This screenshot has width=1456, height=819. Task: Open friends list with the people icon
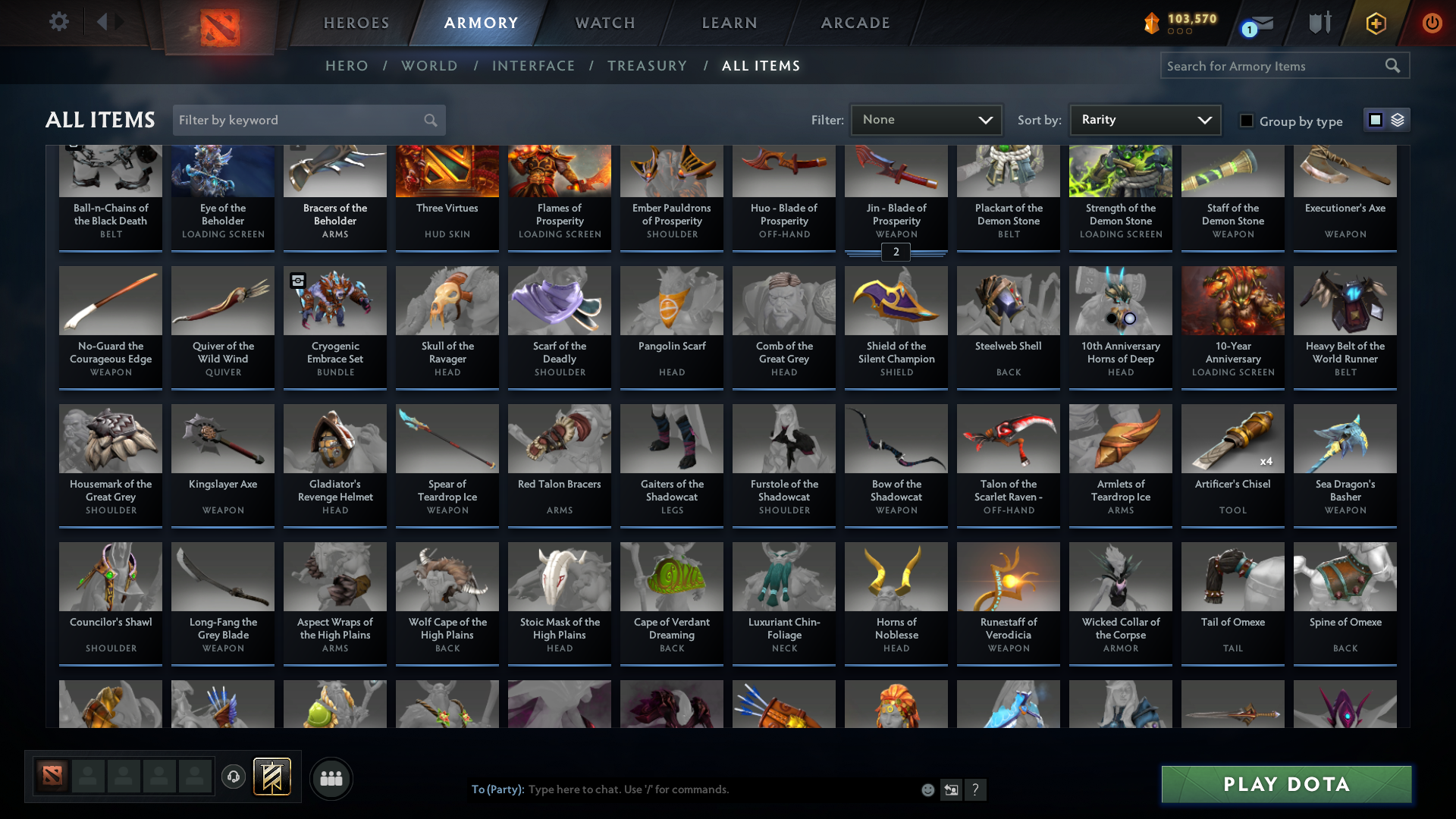331,778
